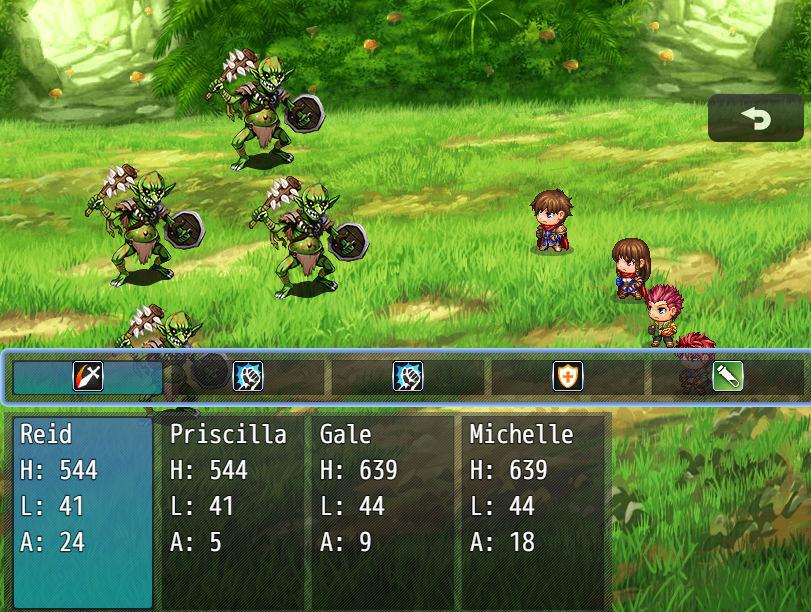Click the back arrow cancel button

click(x=755, y=118)
